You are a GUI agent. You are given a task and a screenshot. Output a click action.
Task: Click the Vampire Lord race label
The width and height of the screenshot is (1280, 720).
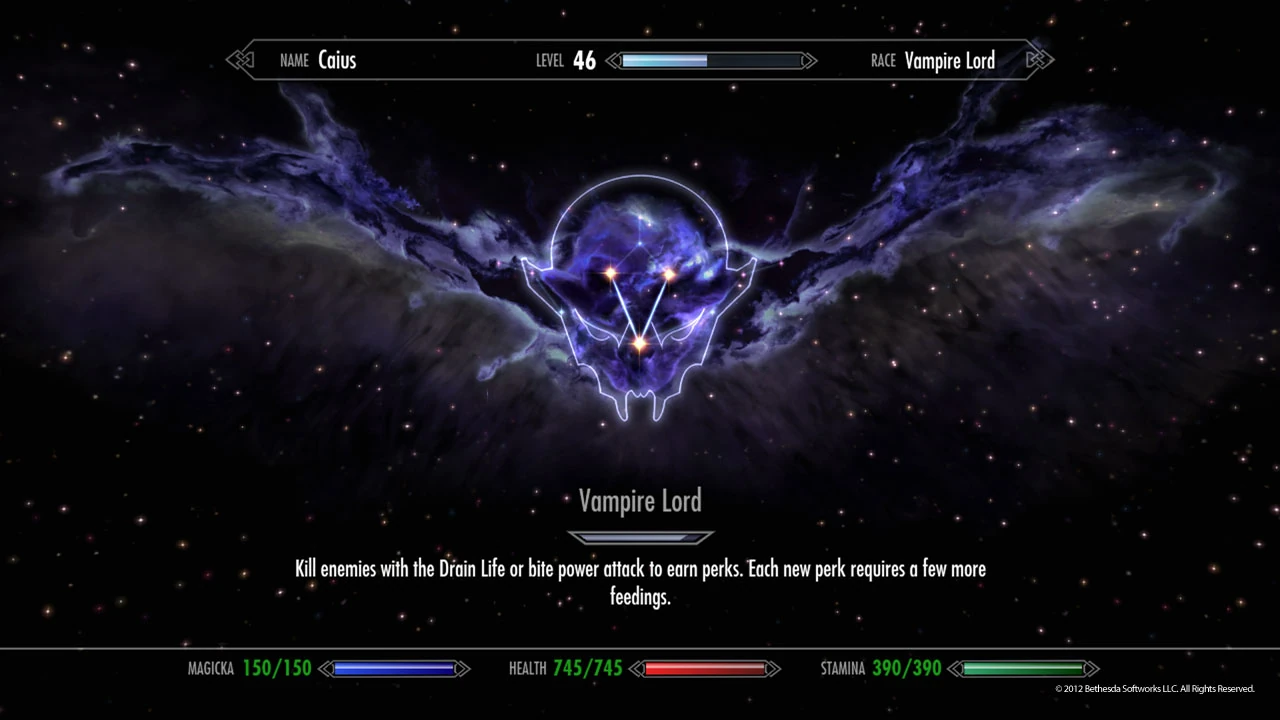pos(949,60)
